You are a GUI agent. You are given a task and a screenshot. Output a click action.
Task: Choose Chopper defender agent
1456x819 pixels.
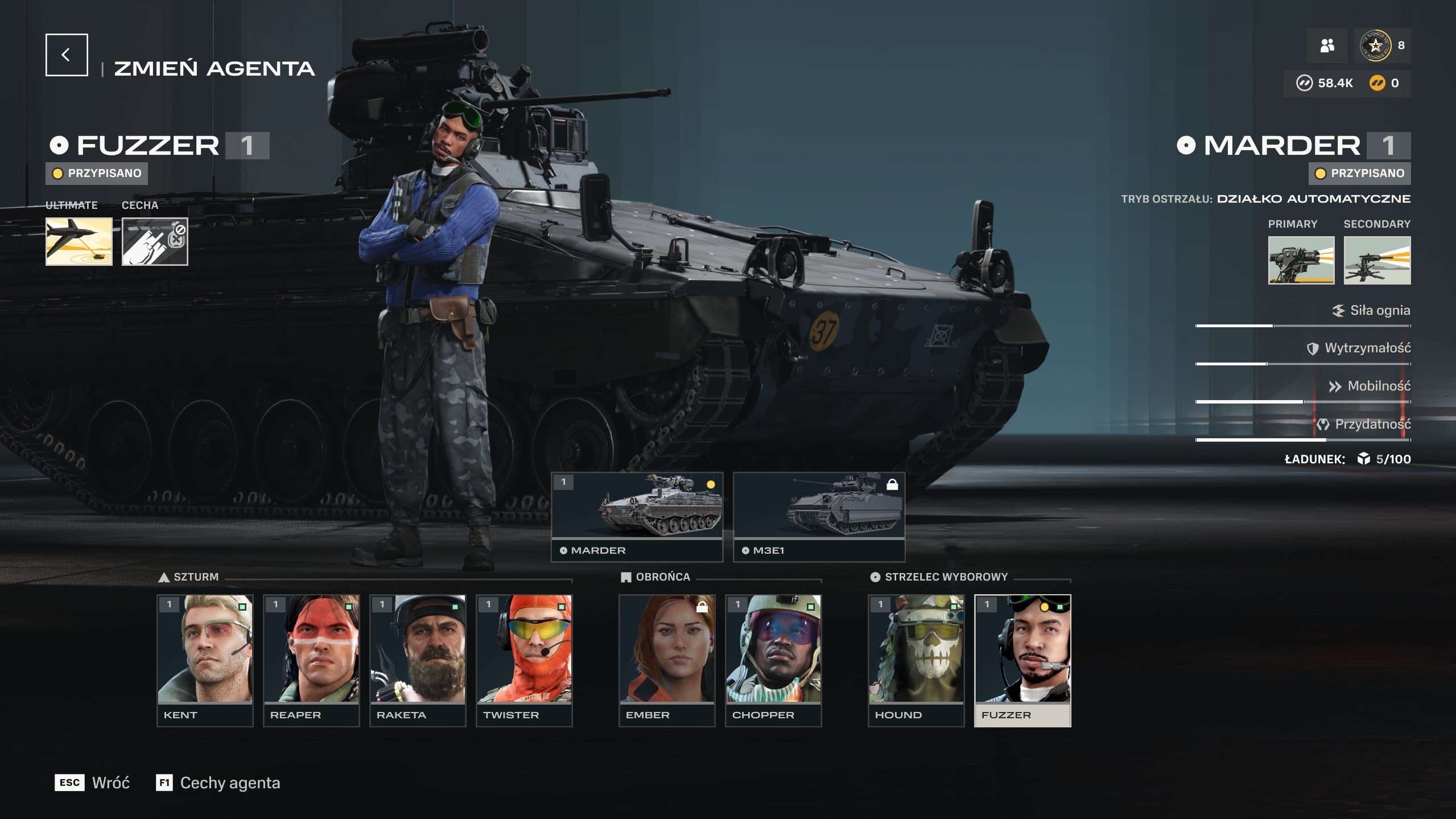773,660
